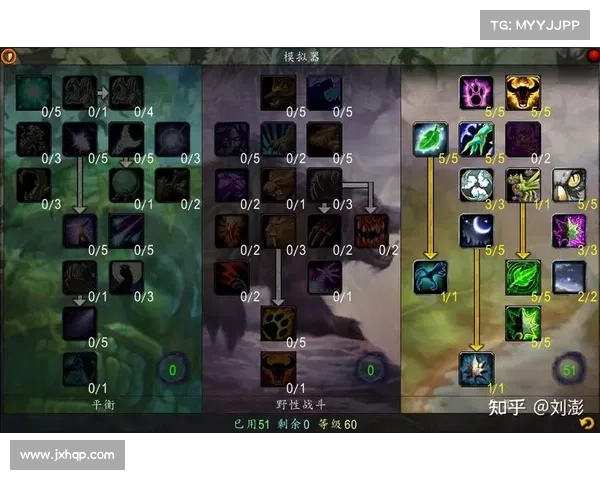The image size is (600, 480).
Task: Click the round orange button in top-left corner
Action: [9, 57]
